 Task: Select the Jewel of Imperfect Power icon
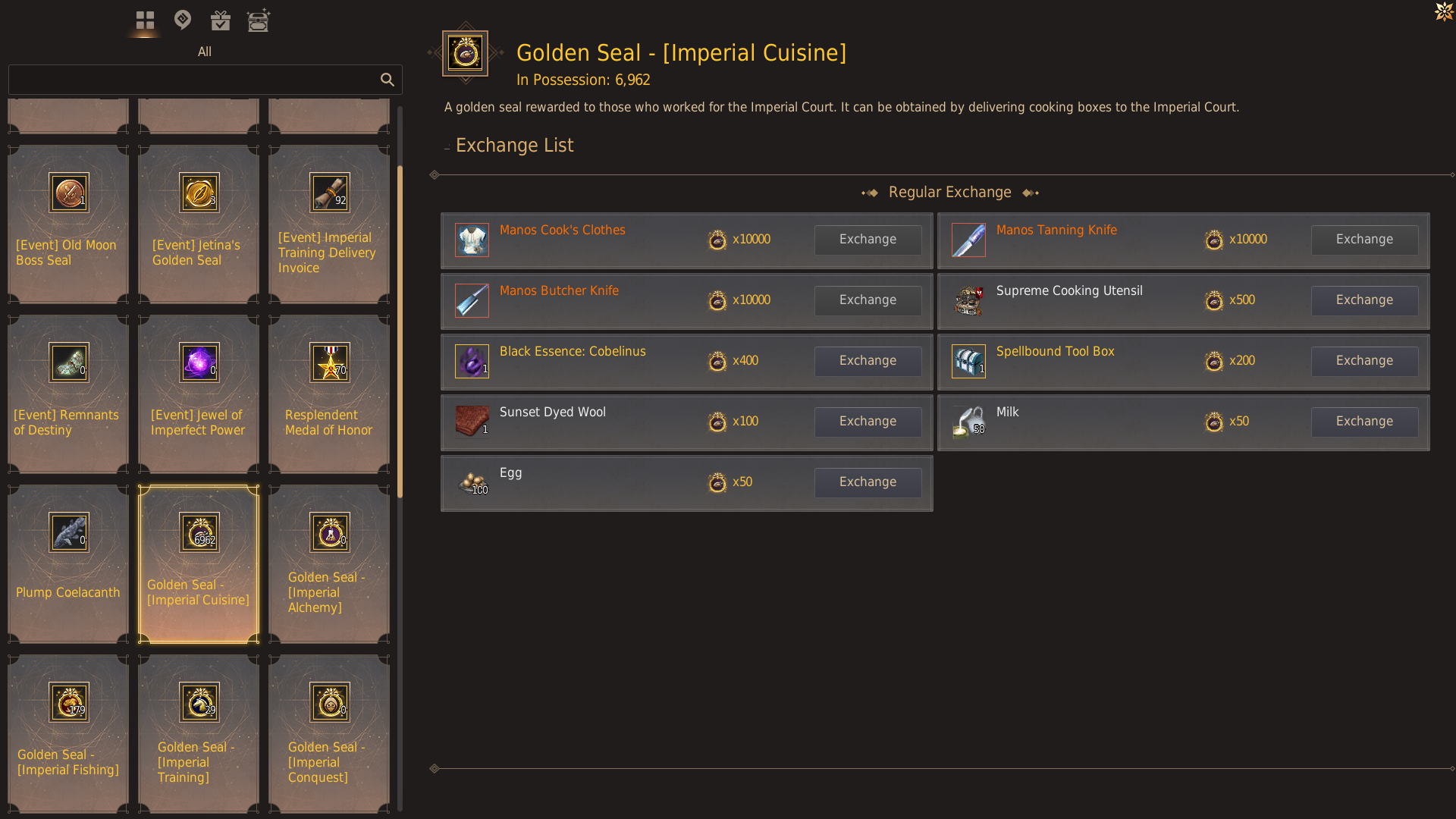(x=198, y=362)
